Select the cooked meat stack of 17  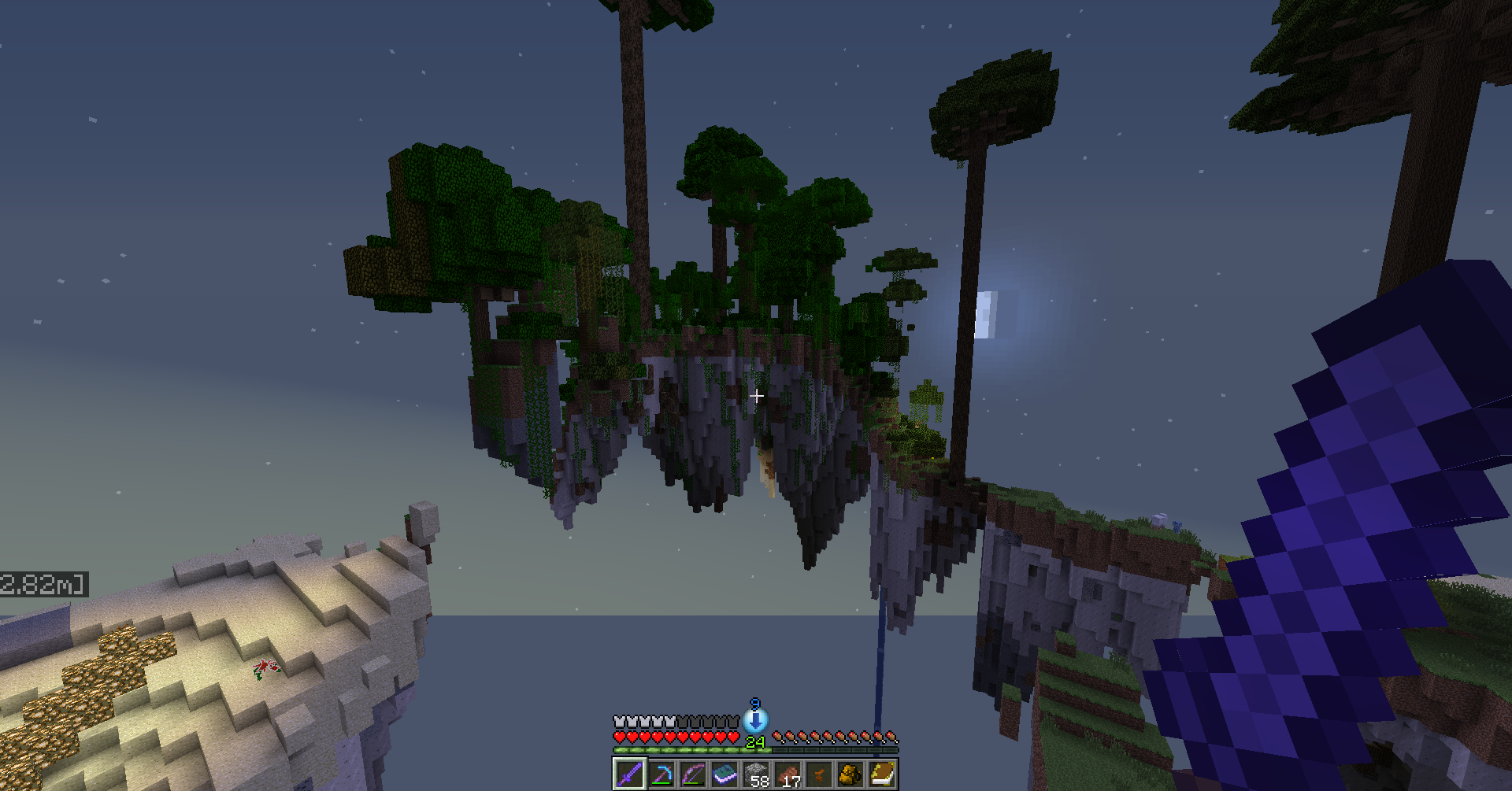[787, 774]
